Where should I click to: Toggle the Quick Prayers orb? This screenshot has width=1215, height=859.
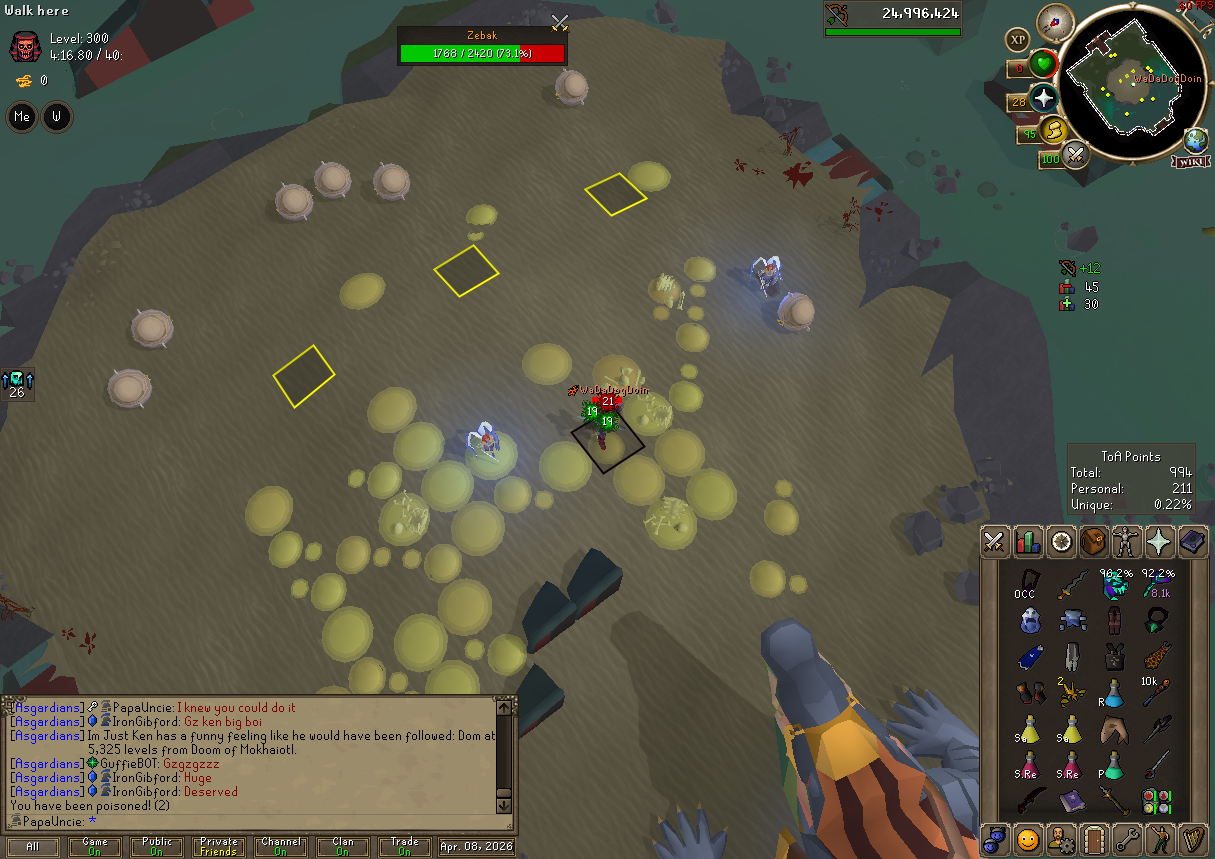1044,98
